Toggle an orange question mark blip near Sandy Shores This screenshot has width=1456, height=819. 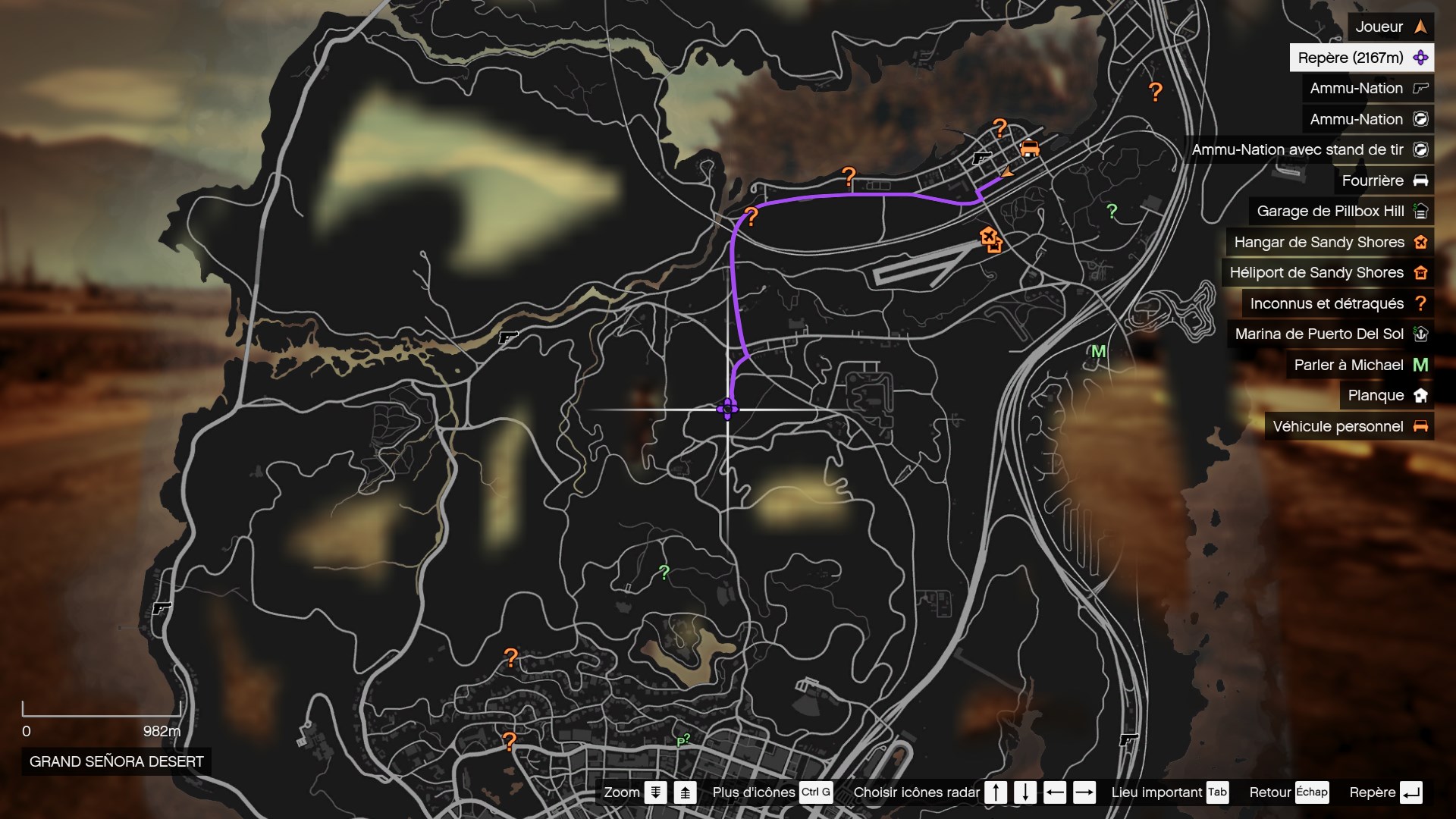click(999, 126)
